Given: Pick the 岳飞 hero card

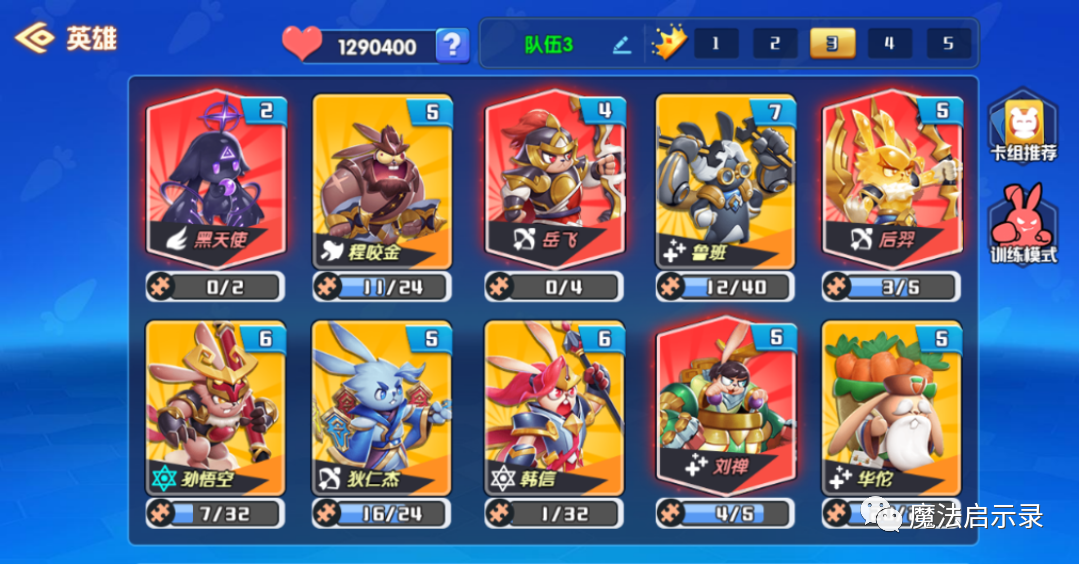Looking at the screenshot, I should click(555, 180).
